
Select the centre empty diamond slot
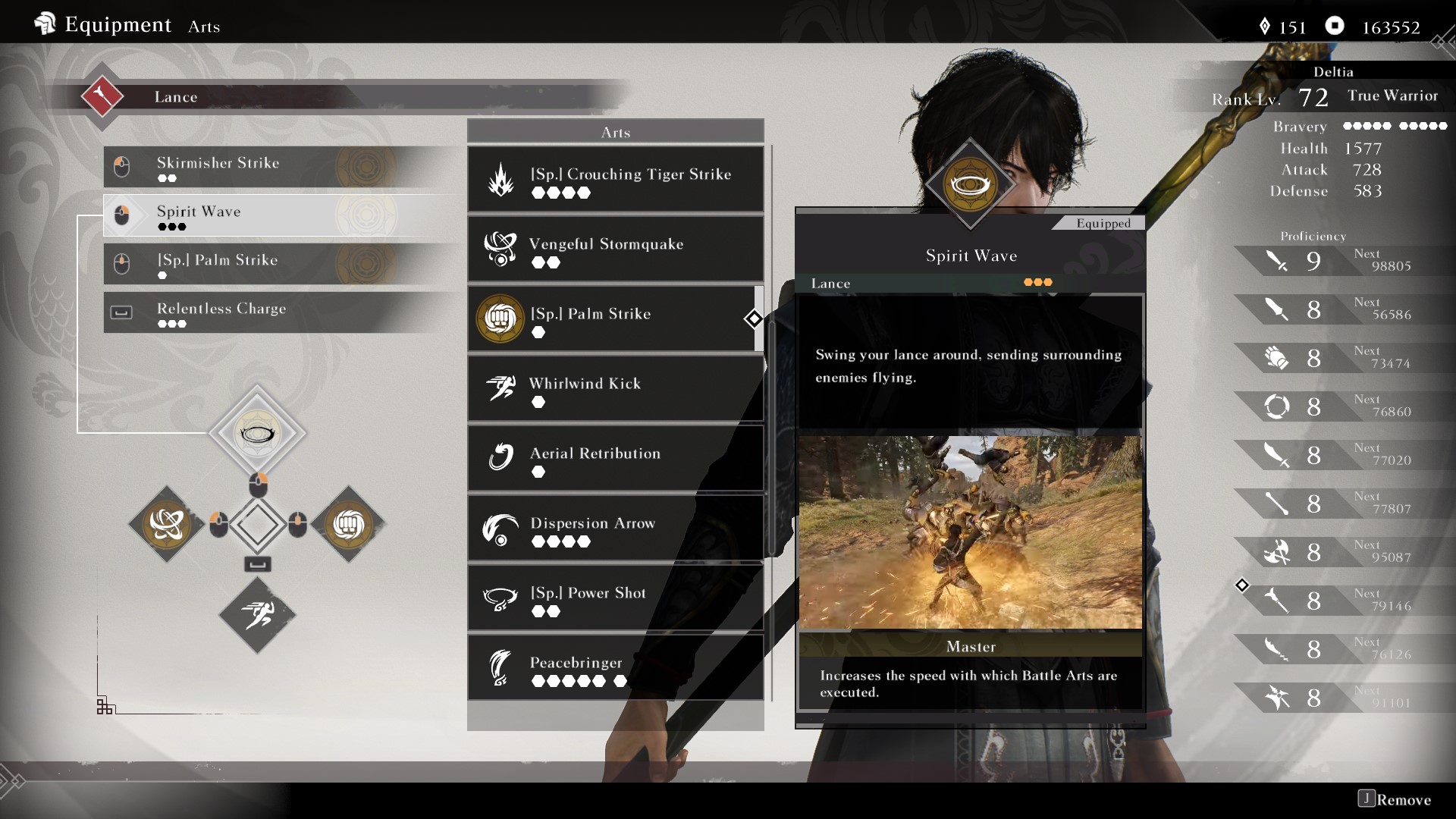[x=257, y=524]
